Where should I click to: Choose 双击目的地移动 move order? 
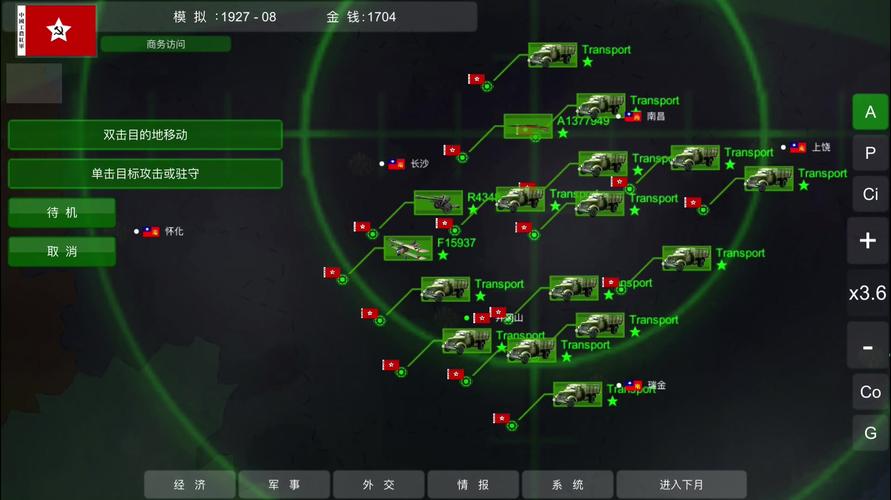tap(145, 134)
